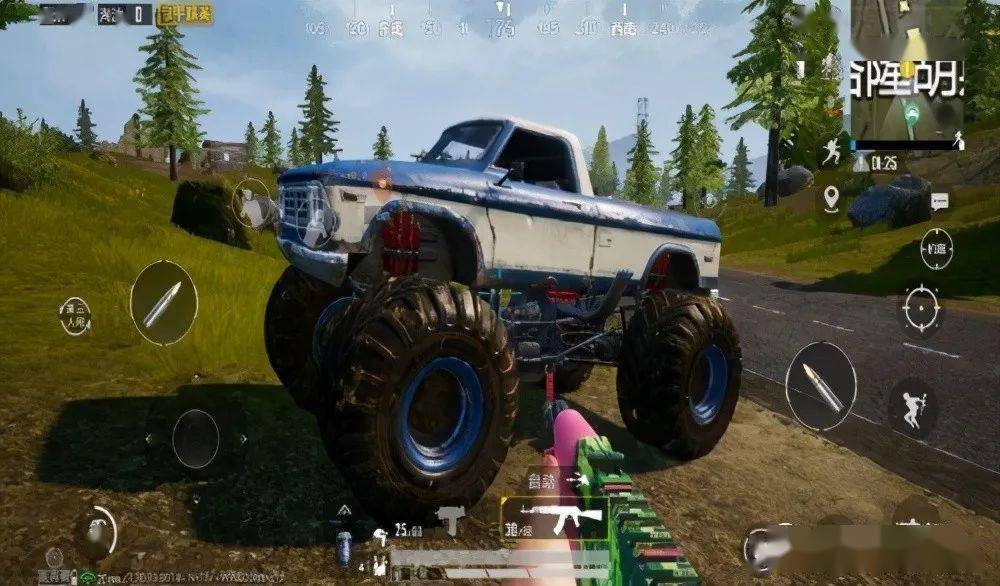1000x586 pixels.
Task: Tap the round button above the crosshair
Action: [936, 250]
